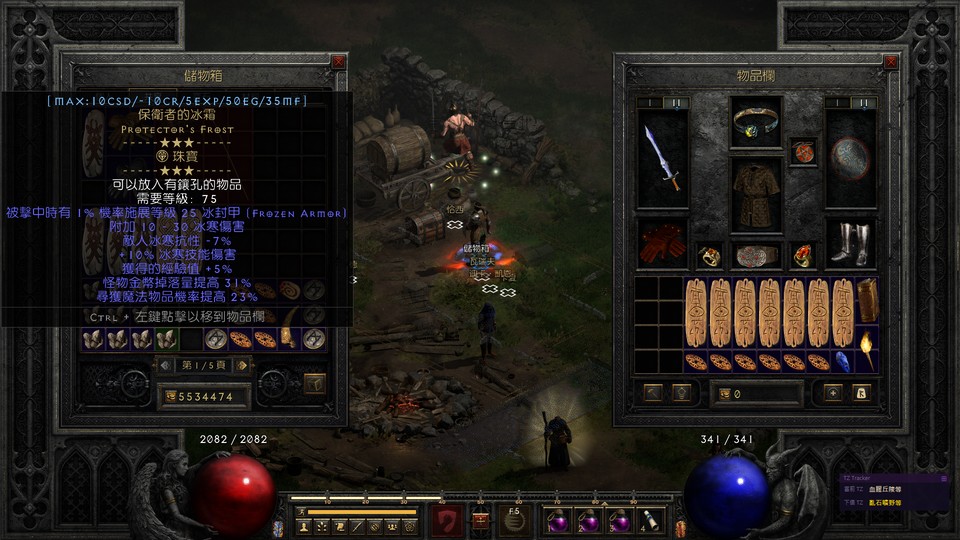Open the Horadric Cube button in stash
Screen dimensions: 960x540
pyautogui.click(x=315, y=382)
